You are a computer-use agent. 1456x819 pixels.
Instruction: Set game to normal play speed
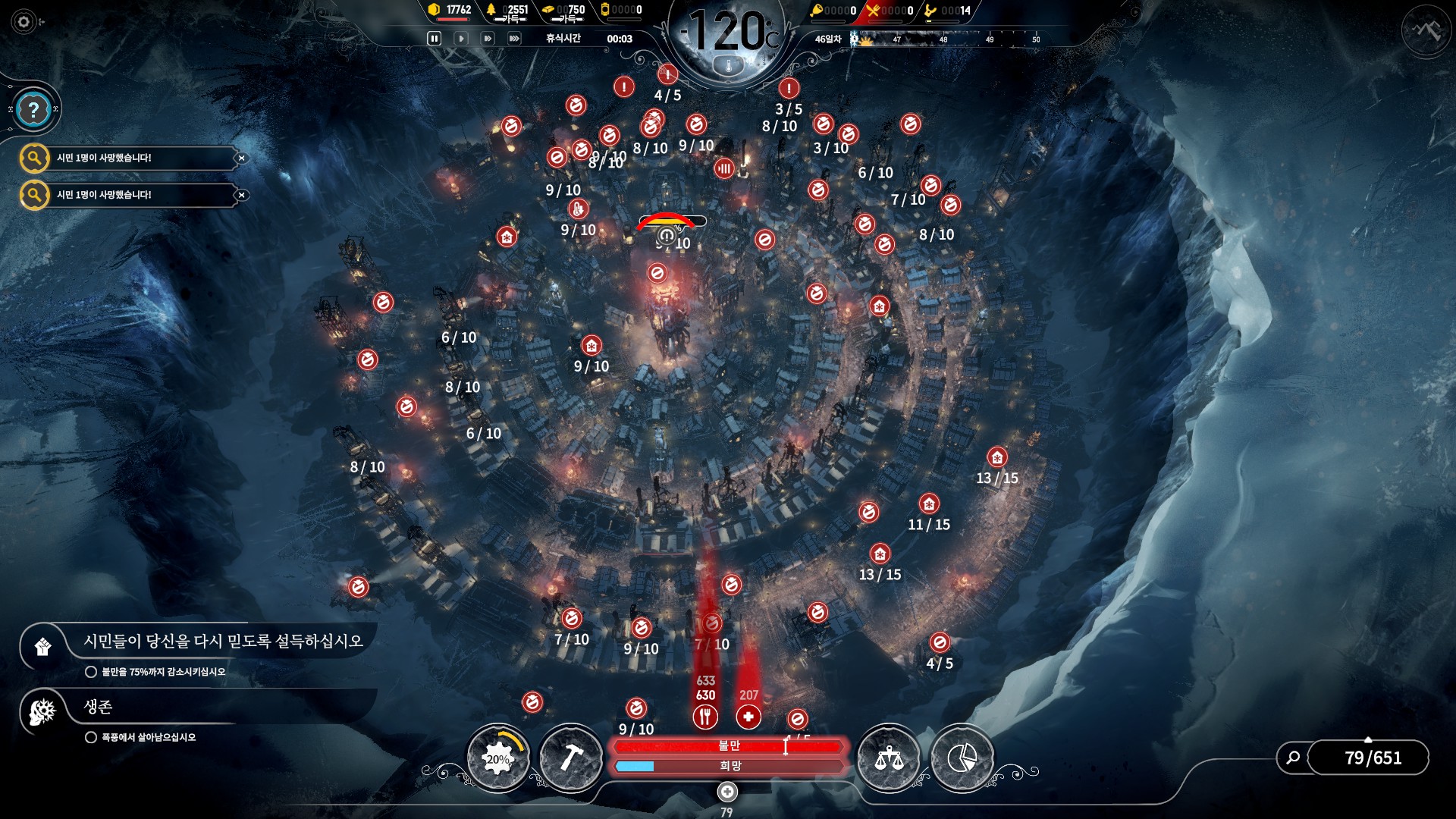461,39
